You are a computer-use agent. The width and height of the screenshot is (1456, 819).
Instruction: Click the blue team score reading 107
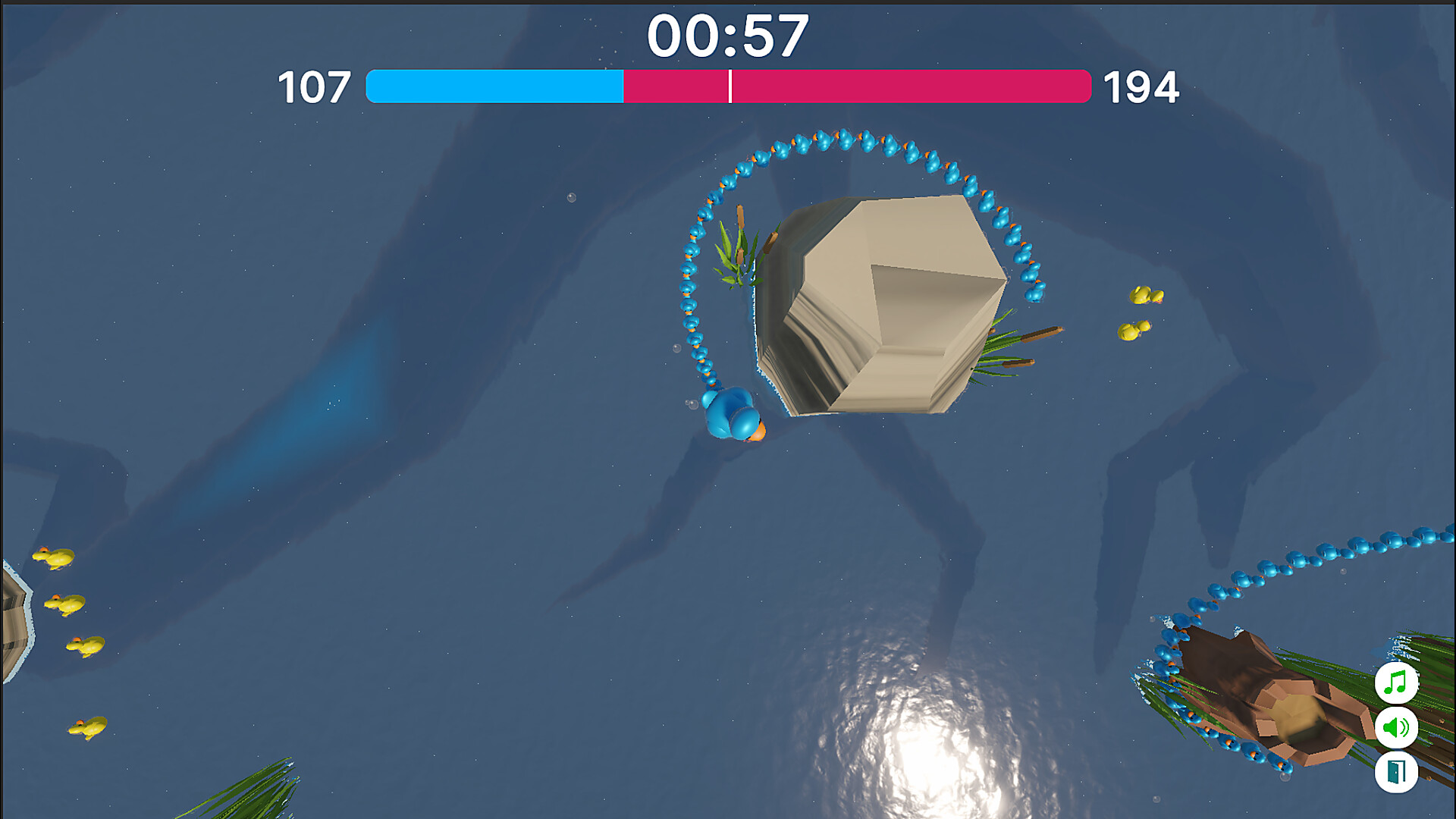click(313, 86)
